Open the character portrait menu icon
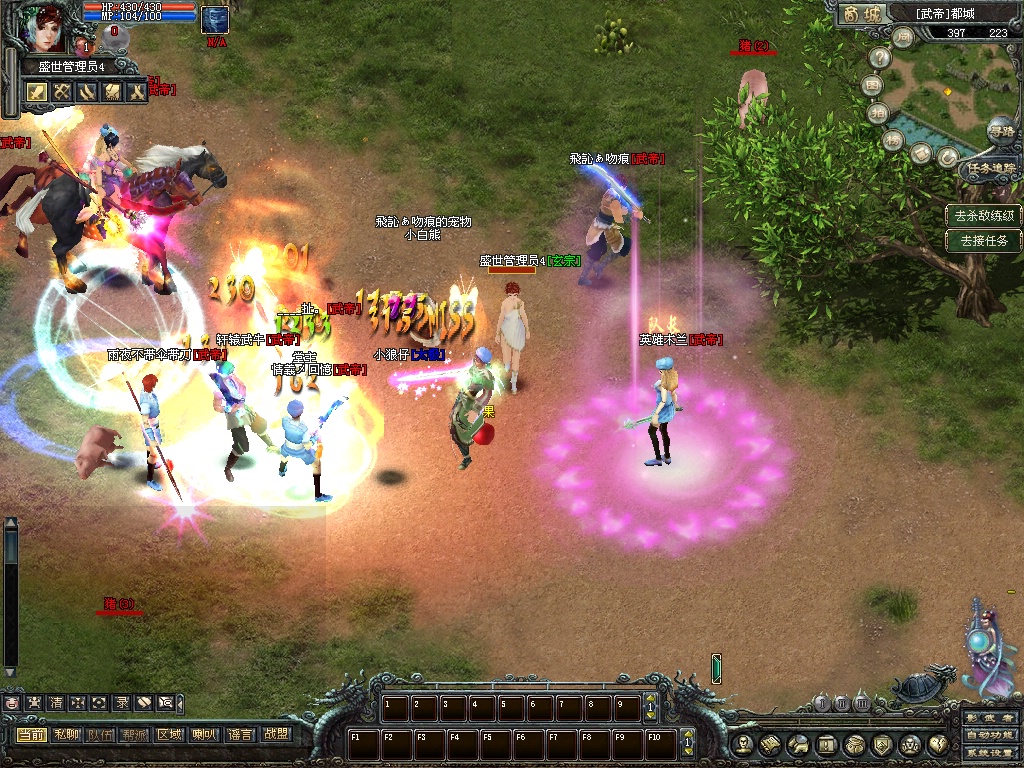 [x=743, y=744]
